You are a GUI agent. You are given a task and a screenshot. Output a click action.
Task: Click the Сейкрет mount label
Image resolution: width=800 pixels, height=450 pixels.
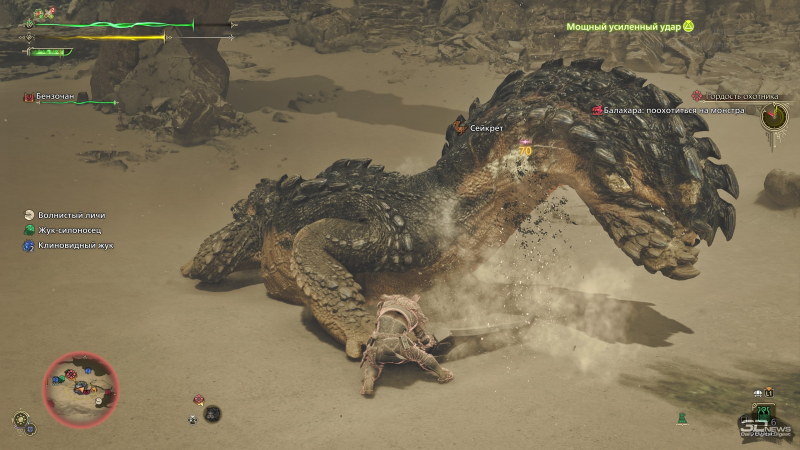pyautogui.click(x=483, y=128)
